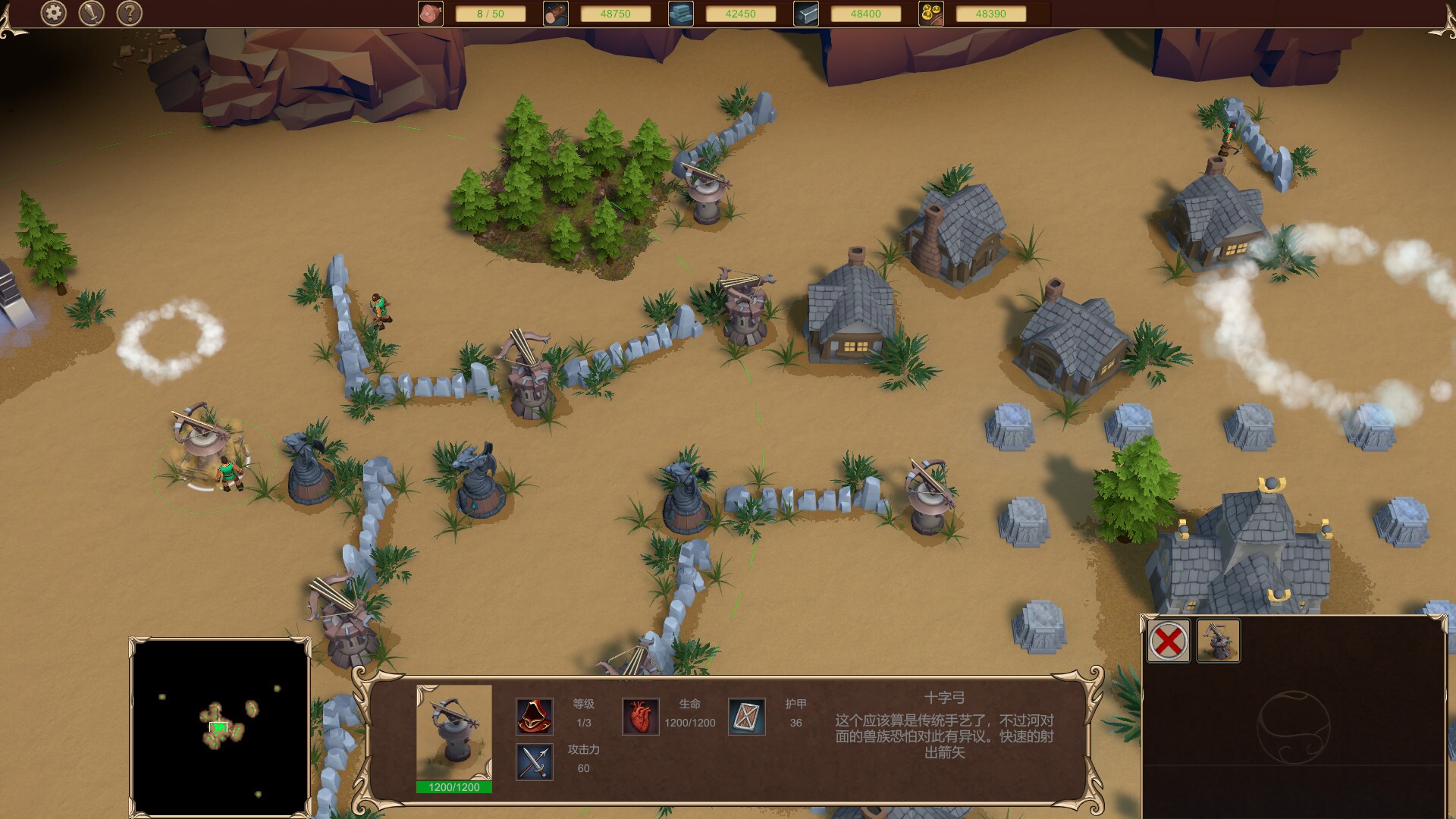Click the green 1200/1200 health bar

coord(453,788)
